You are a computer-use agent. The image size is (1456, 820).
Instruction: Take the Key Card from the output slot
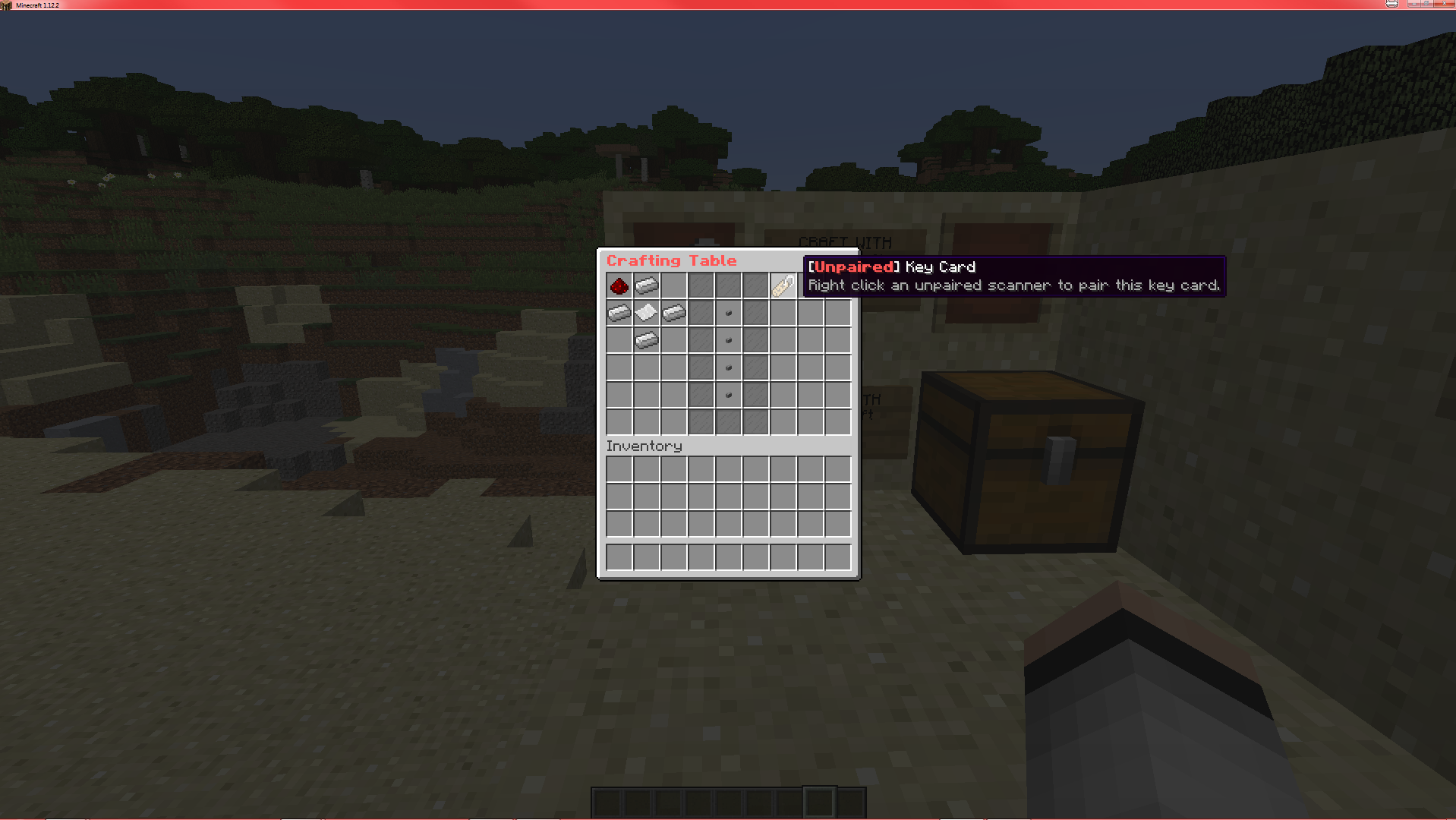point(783,285)
